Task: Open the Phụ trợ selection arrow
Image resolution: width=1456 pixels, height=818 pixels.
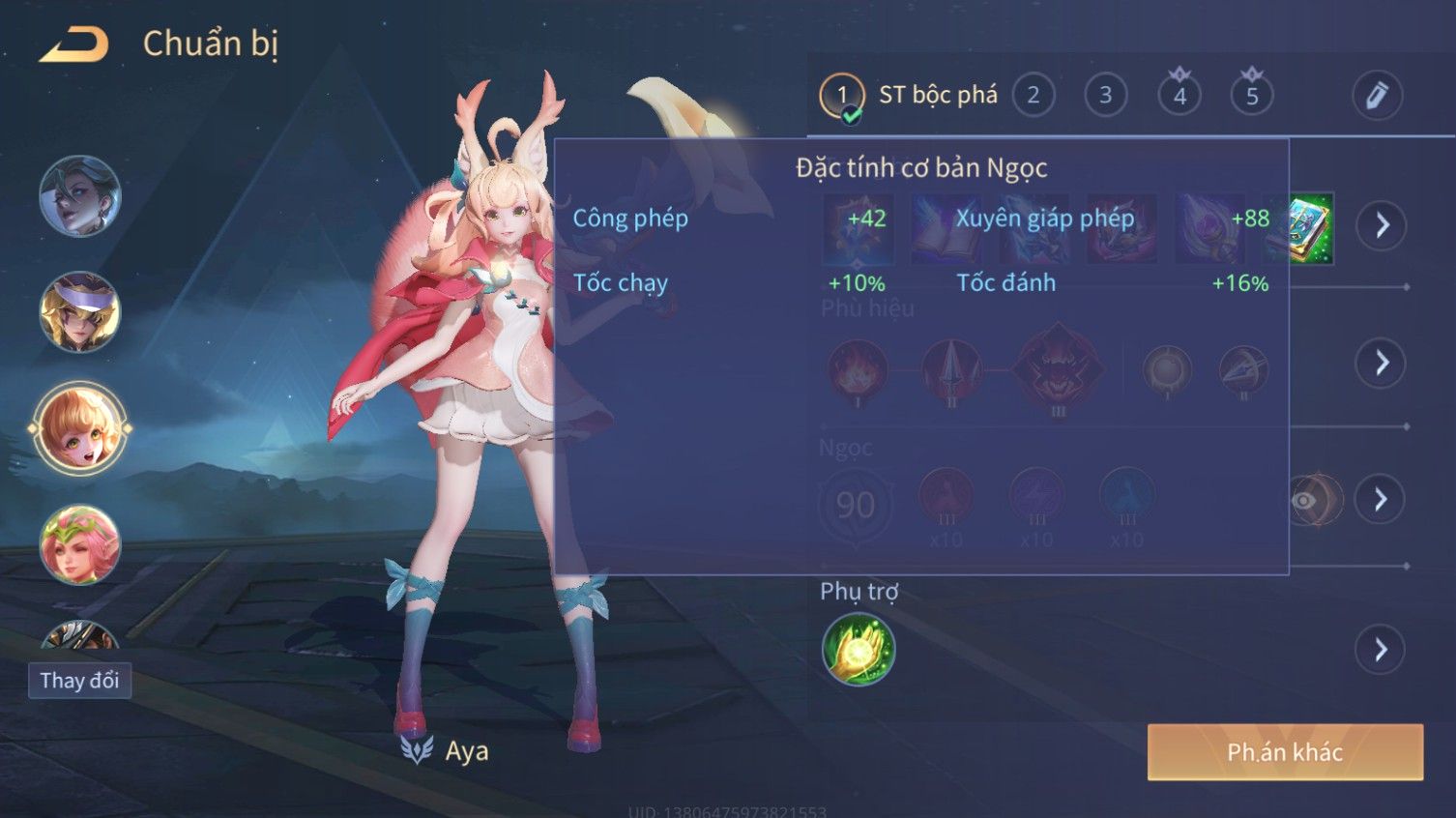Action: pyautogui.click(x=1381, y=650)
